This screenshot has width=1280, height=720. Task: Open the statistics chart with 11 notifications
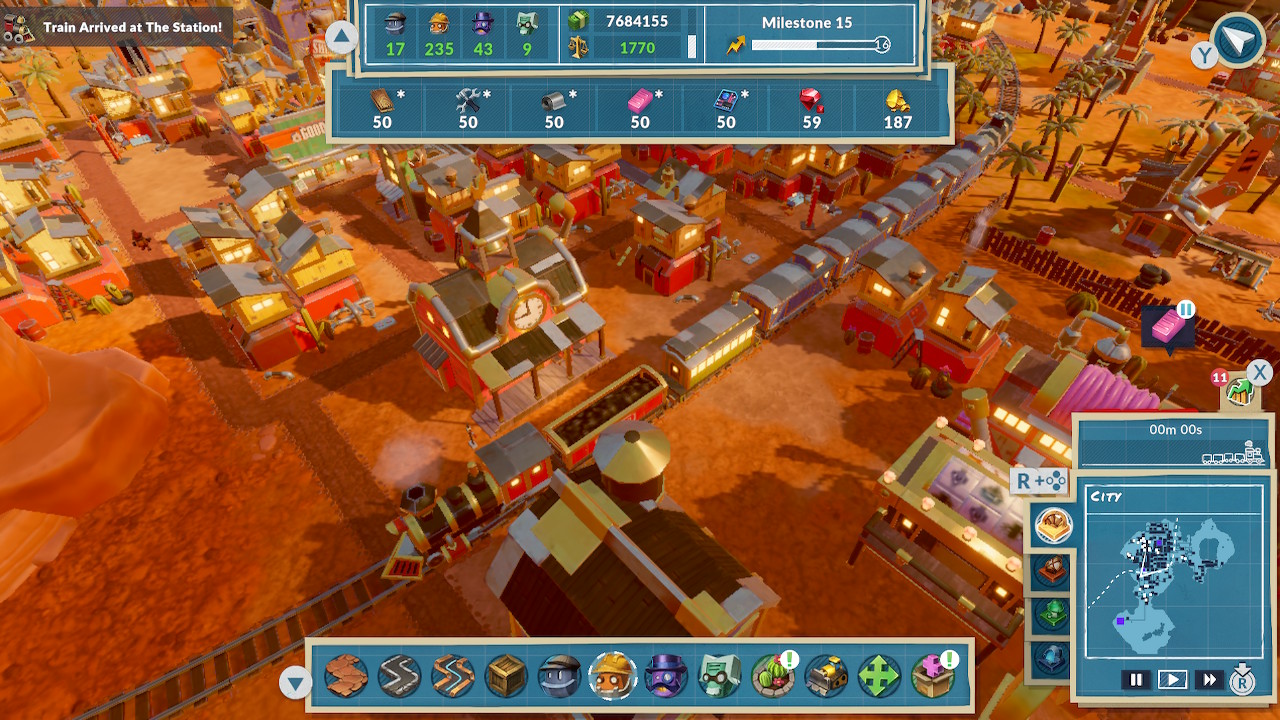click(1240, 392)
